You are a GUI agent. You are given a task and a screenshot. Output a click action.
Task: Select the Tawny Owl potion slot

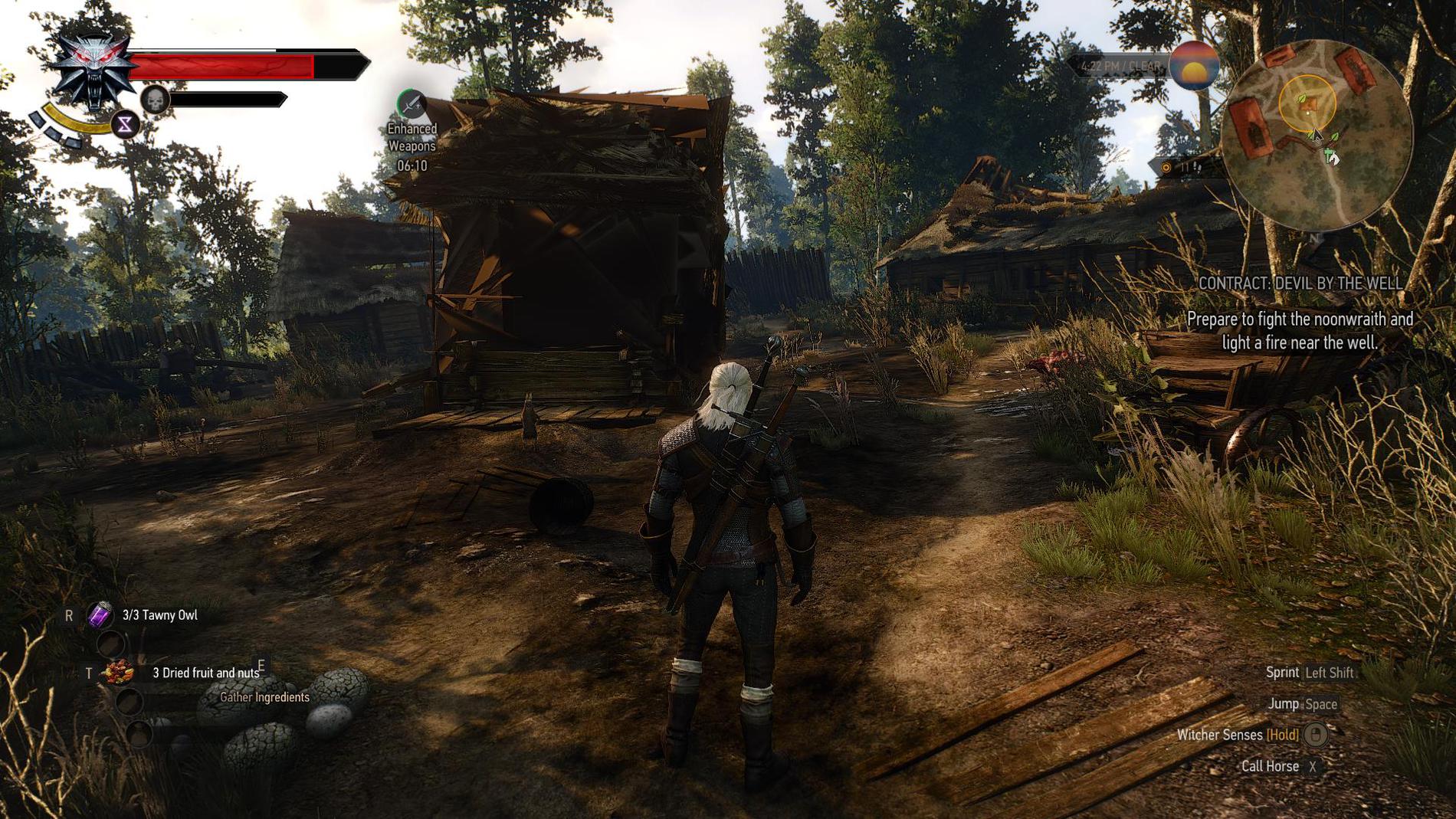point(100,614)
